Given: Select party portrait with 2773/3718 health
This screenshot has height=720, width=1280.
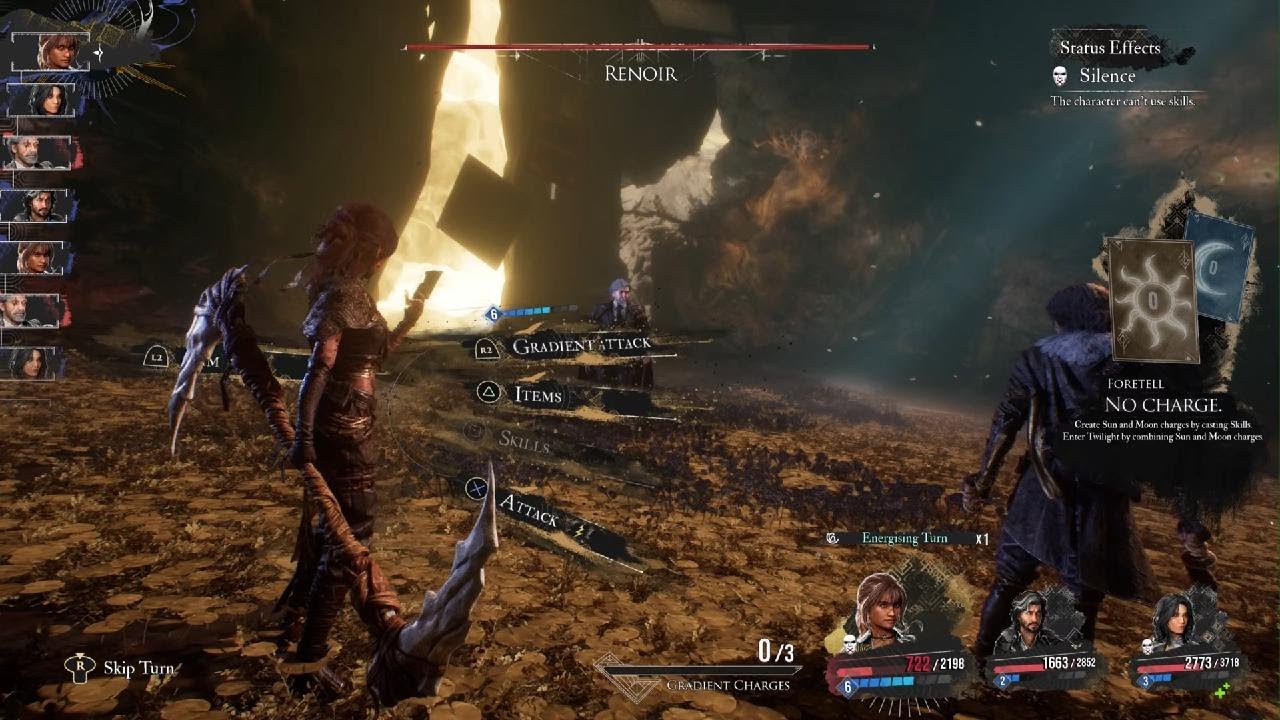Looking at the screenshot, I should [x=1178, y=626].
